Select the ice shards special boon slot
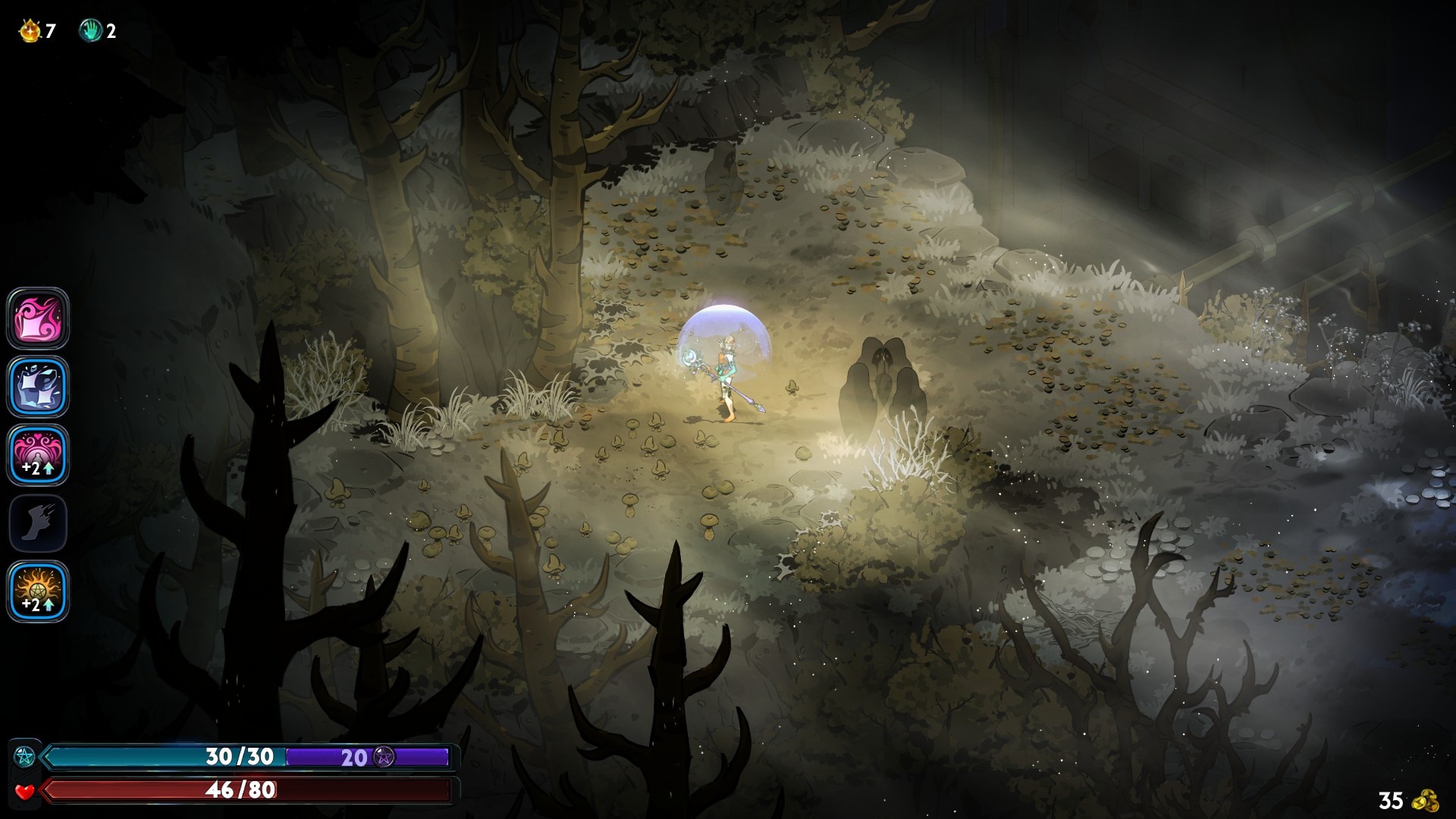The image size is (1456, 819). [x=38, y=387]
